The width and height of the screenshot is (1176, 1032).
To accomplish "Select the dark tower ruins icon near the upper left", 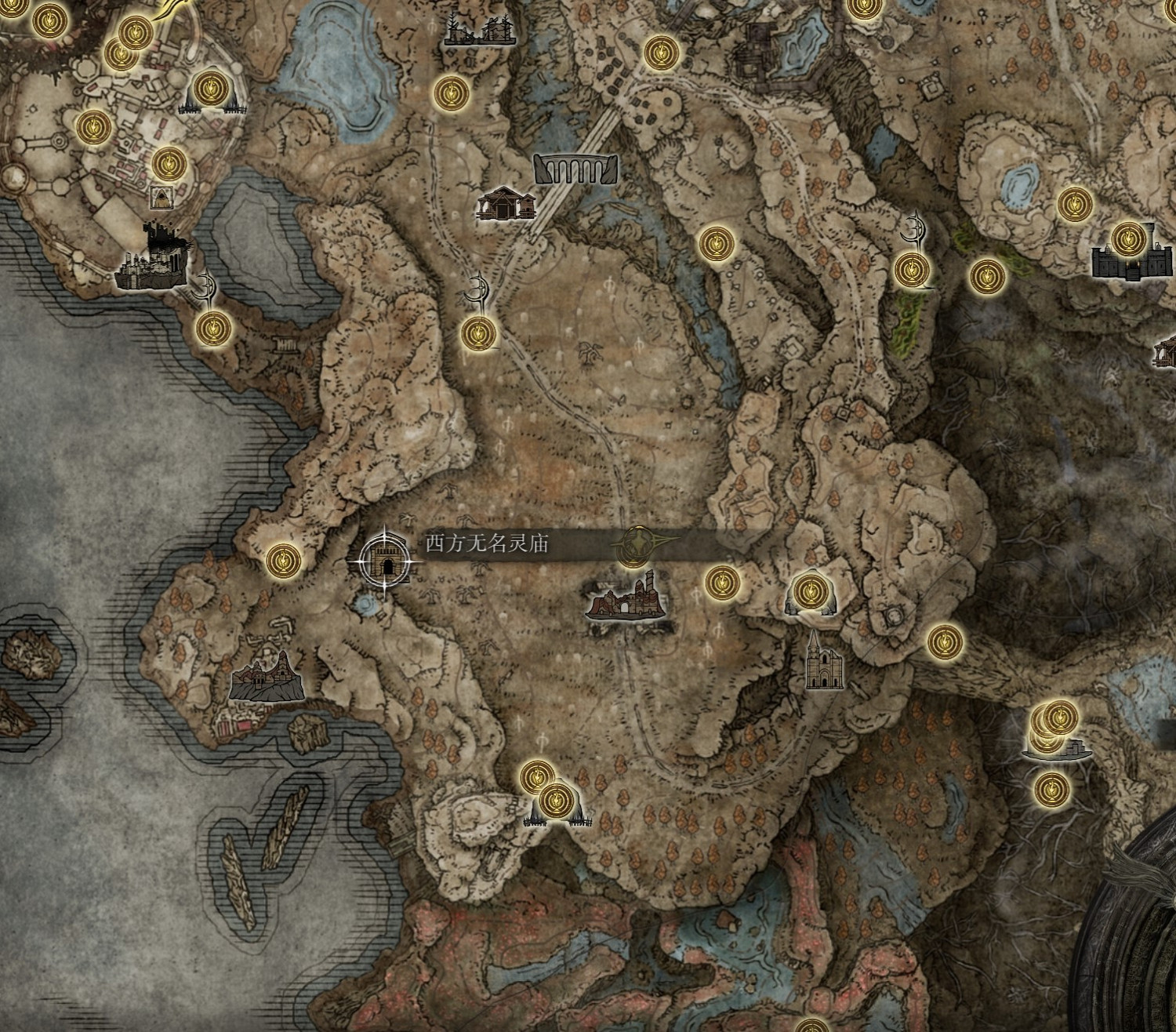I will click(x=154, y=255).
